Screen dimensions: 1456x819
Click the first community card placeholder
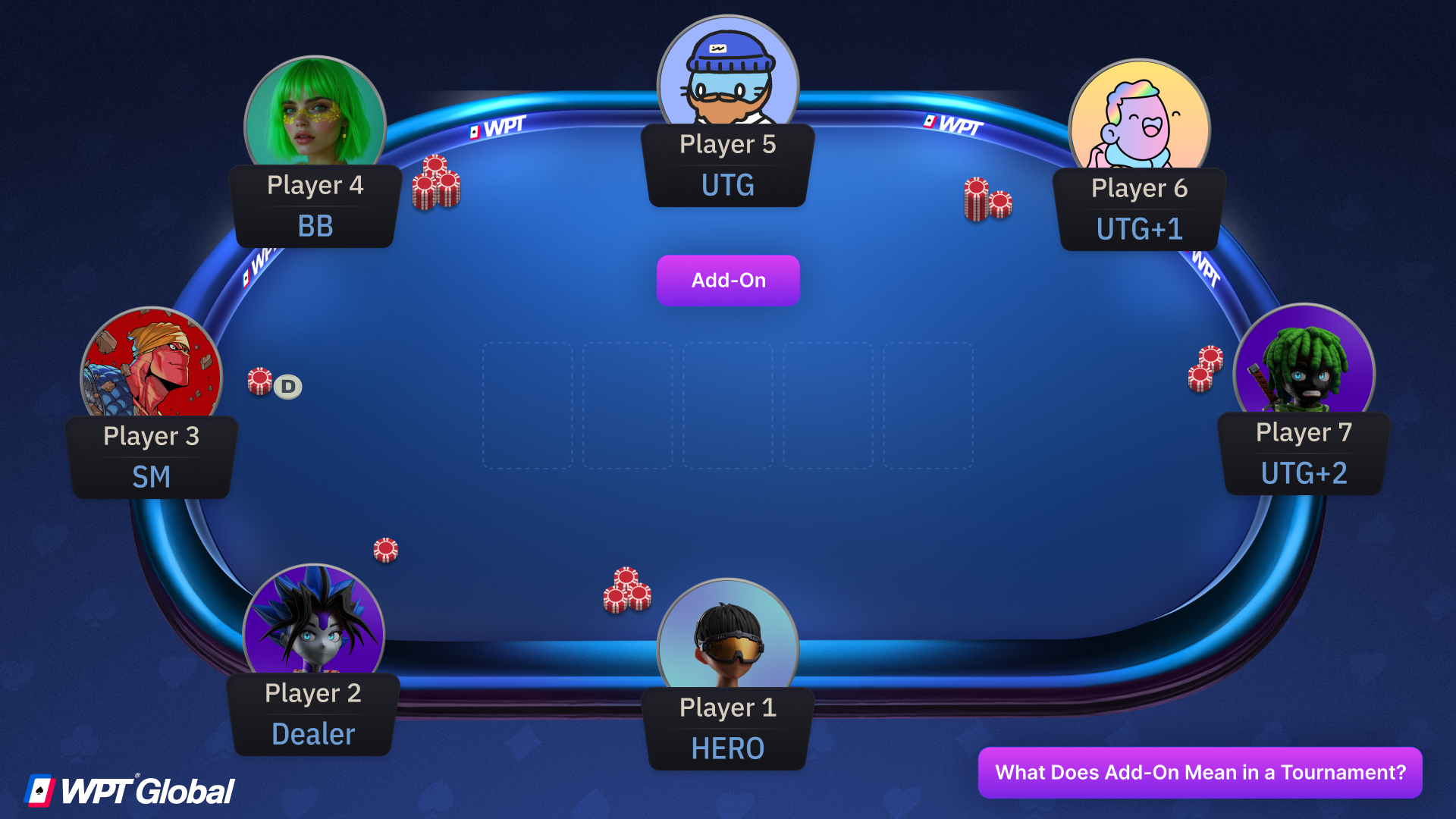click(x=528, y=407)
